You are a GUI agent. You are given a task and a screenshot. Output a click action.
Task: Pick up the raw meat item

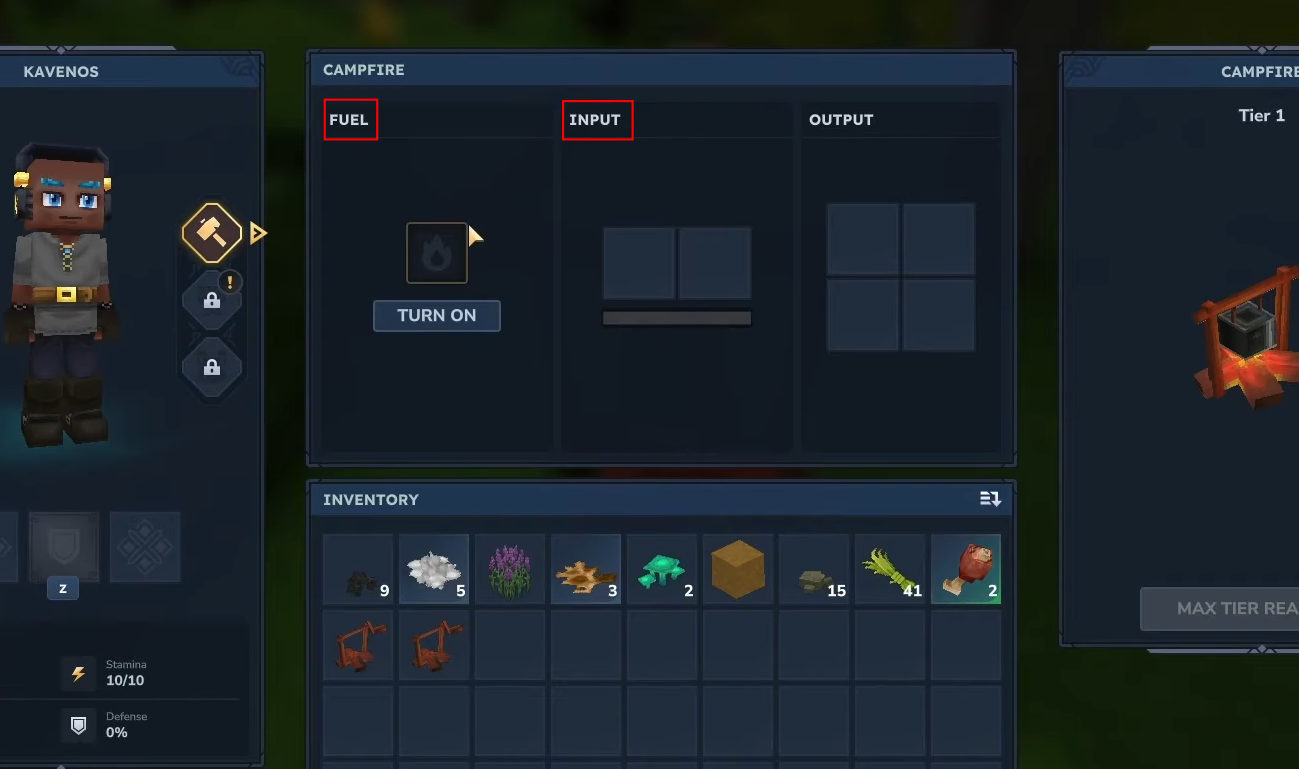[x=966, y=570]
